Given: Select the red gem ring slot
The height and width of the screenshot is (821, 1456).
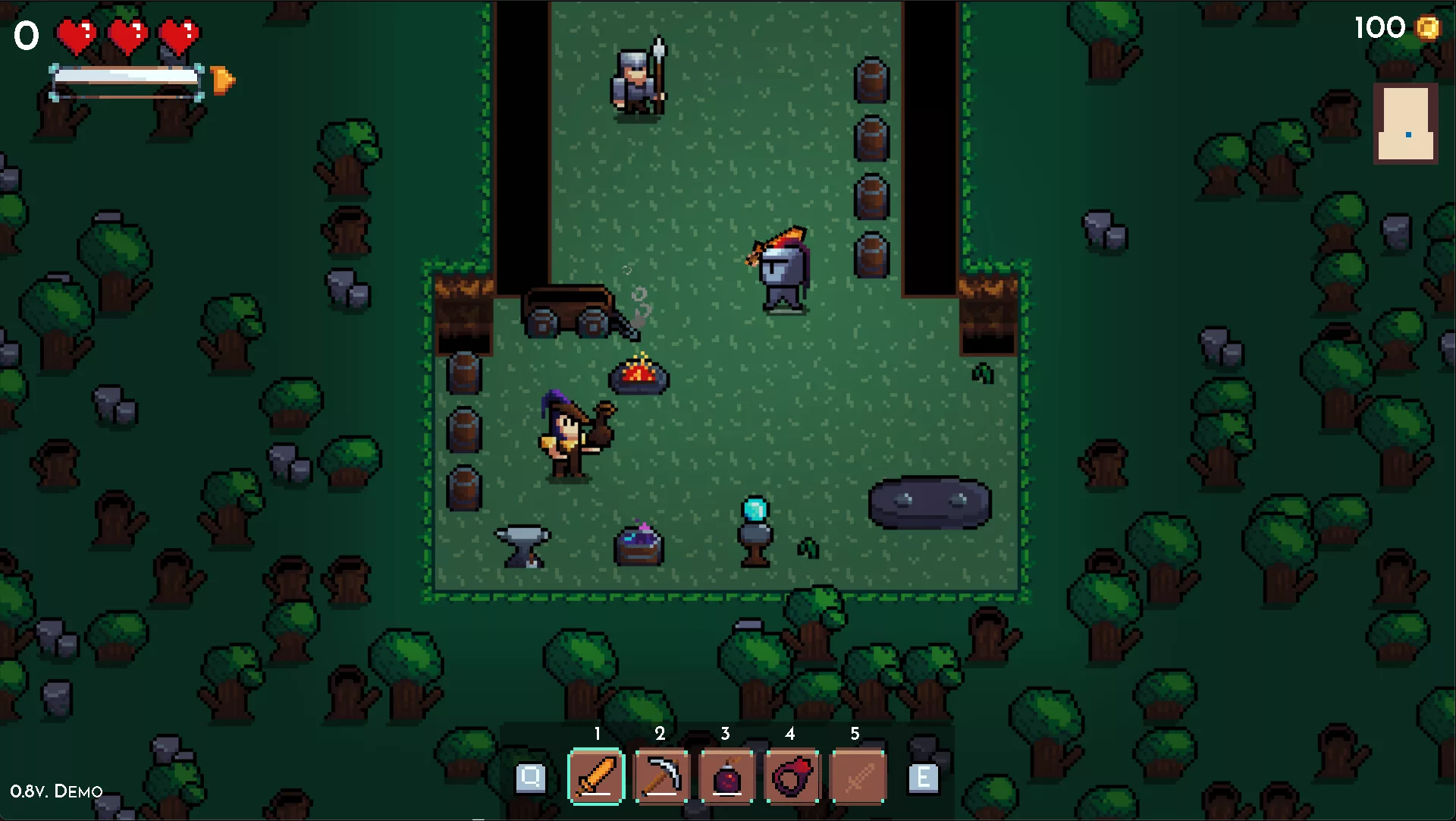Looking at the screenshot, I should click(792, 776).
